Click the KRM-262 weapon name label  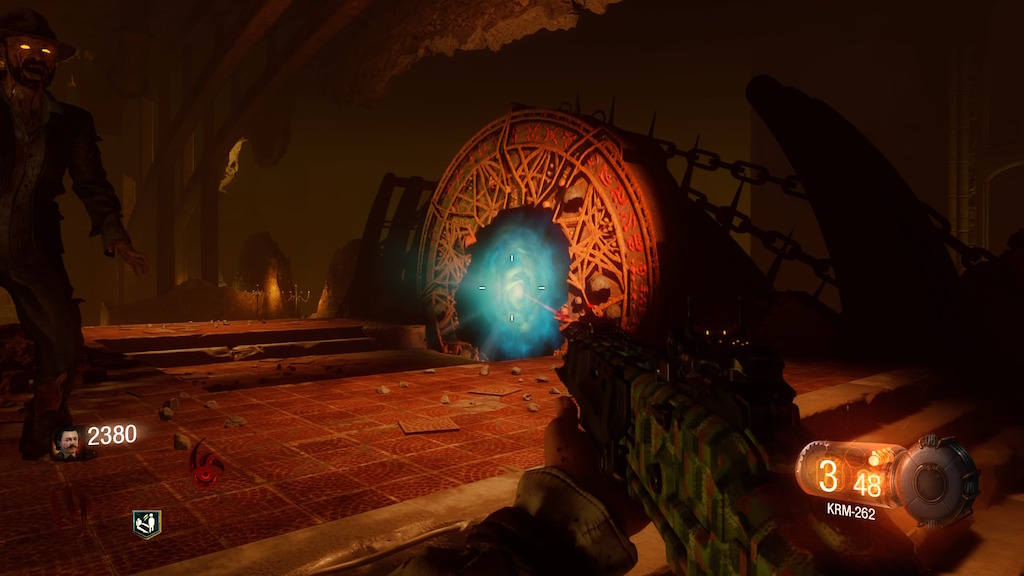(851, 510)
